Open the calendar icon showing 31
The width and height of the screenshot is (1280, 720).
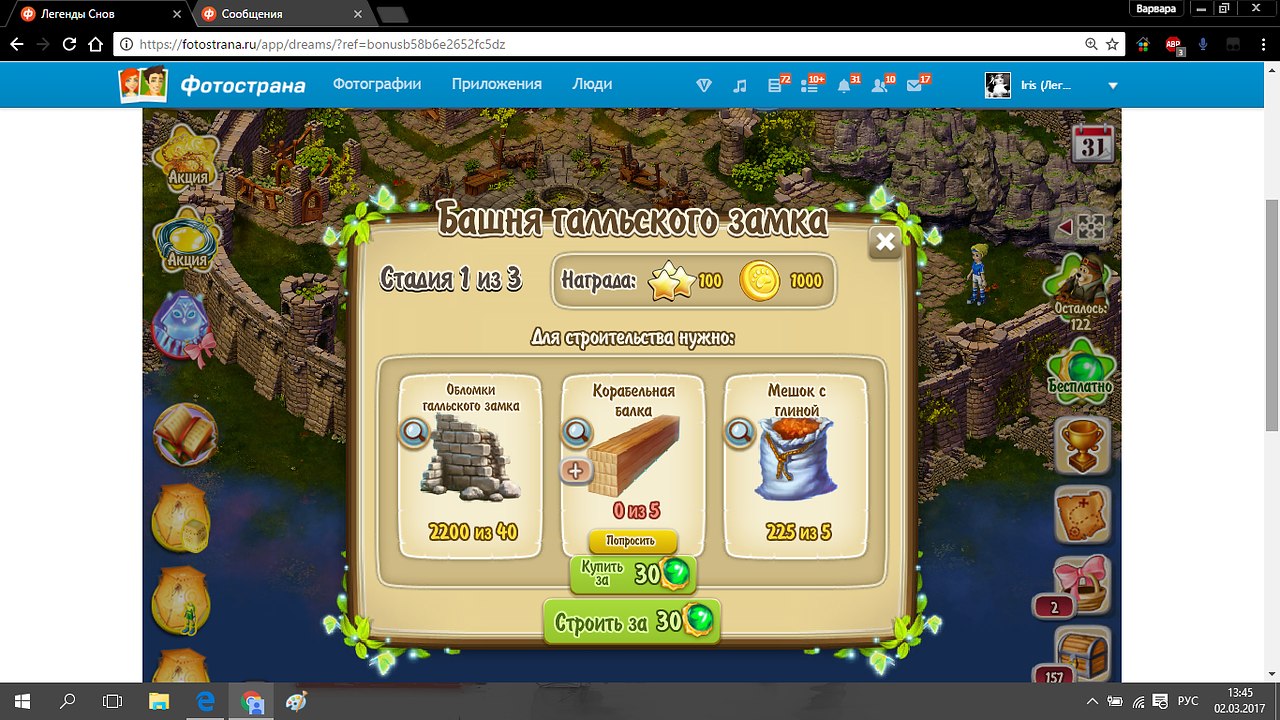[1092, 146]
